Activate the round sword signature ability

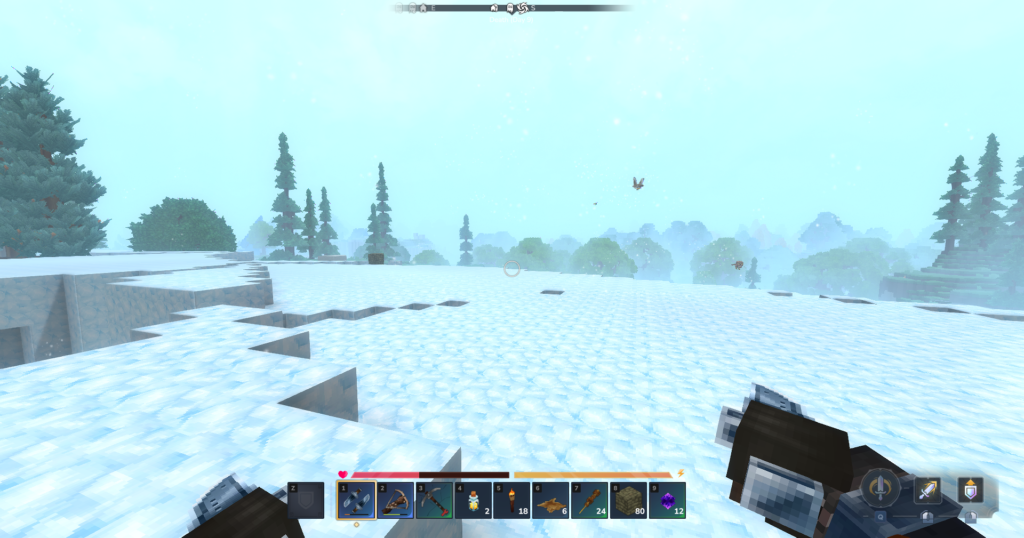pos(880,488)
